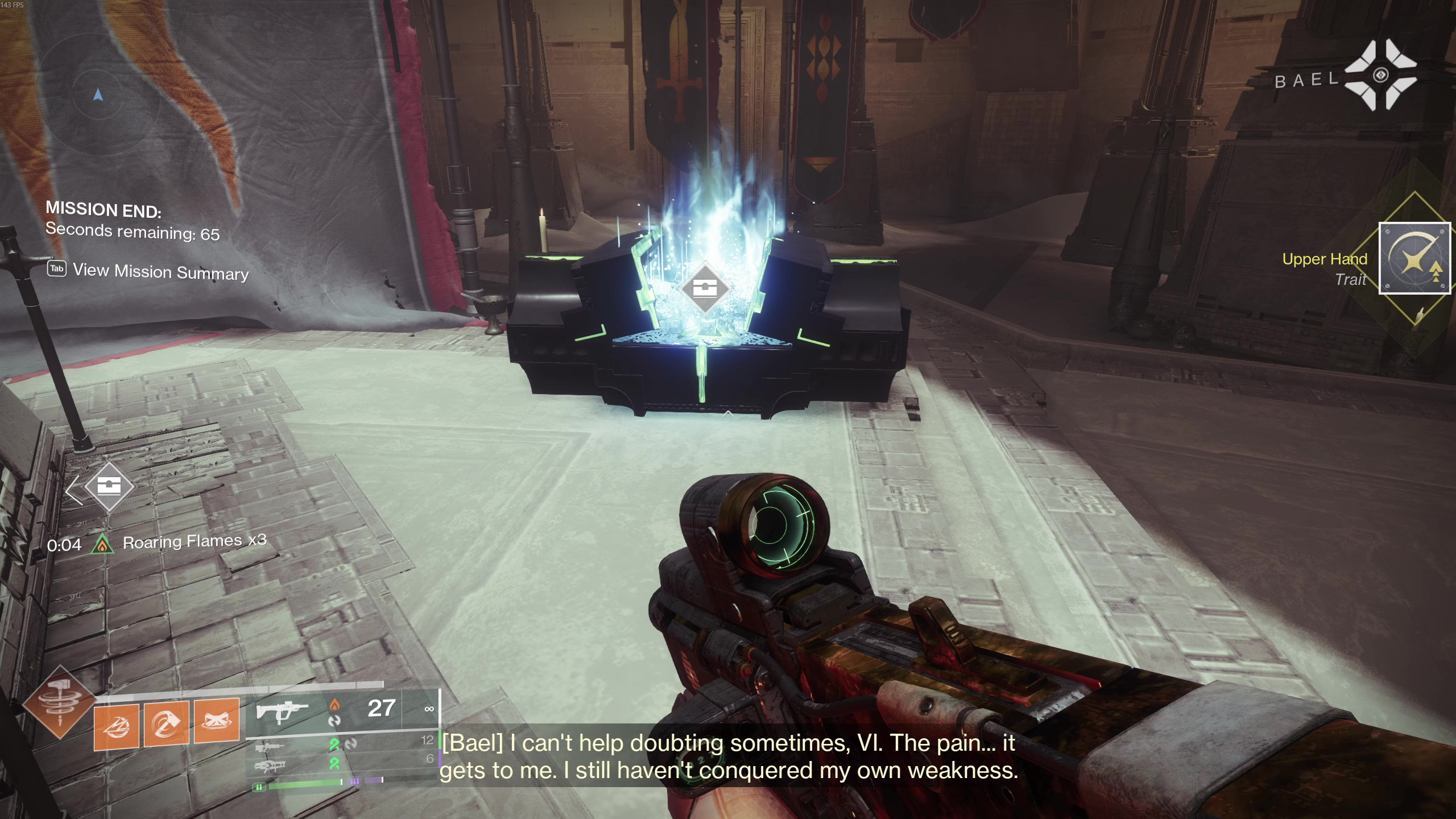The height and width of the screenshot is (819, 1456).
Task: Click the chest waypoint marker over the loot chest
Action: tap(705, 288)
